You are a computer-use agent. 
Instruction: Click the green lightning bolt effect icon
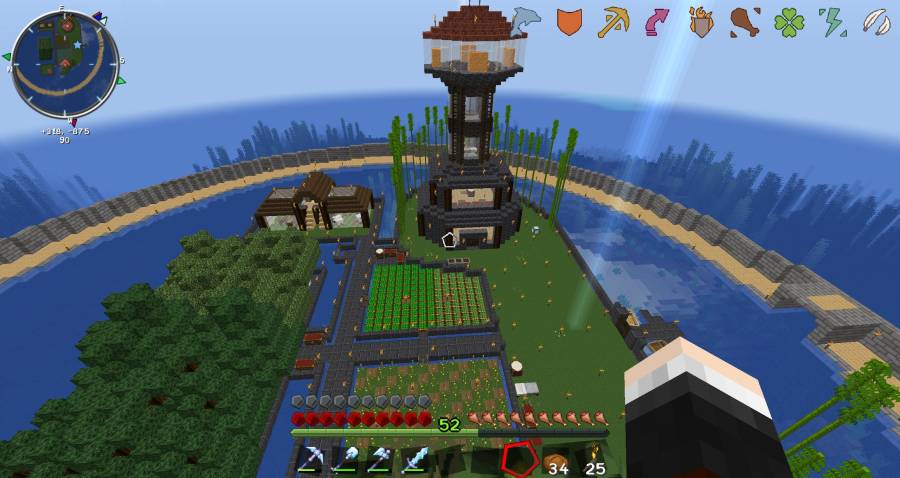pos(832,21)
